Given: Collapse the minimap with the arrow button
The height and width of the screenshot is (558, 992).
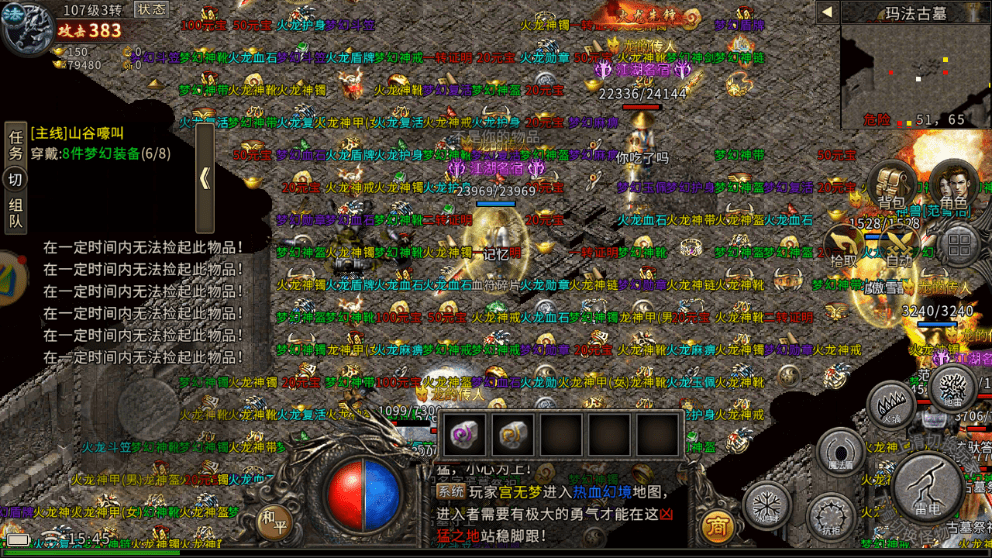Looking at the screenshot, I should tap(827, 12).
